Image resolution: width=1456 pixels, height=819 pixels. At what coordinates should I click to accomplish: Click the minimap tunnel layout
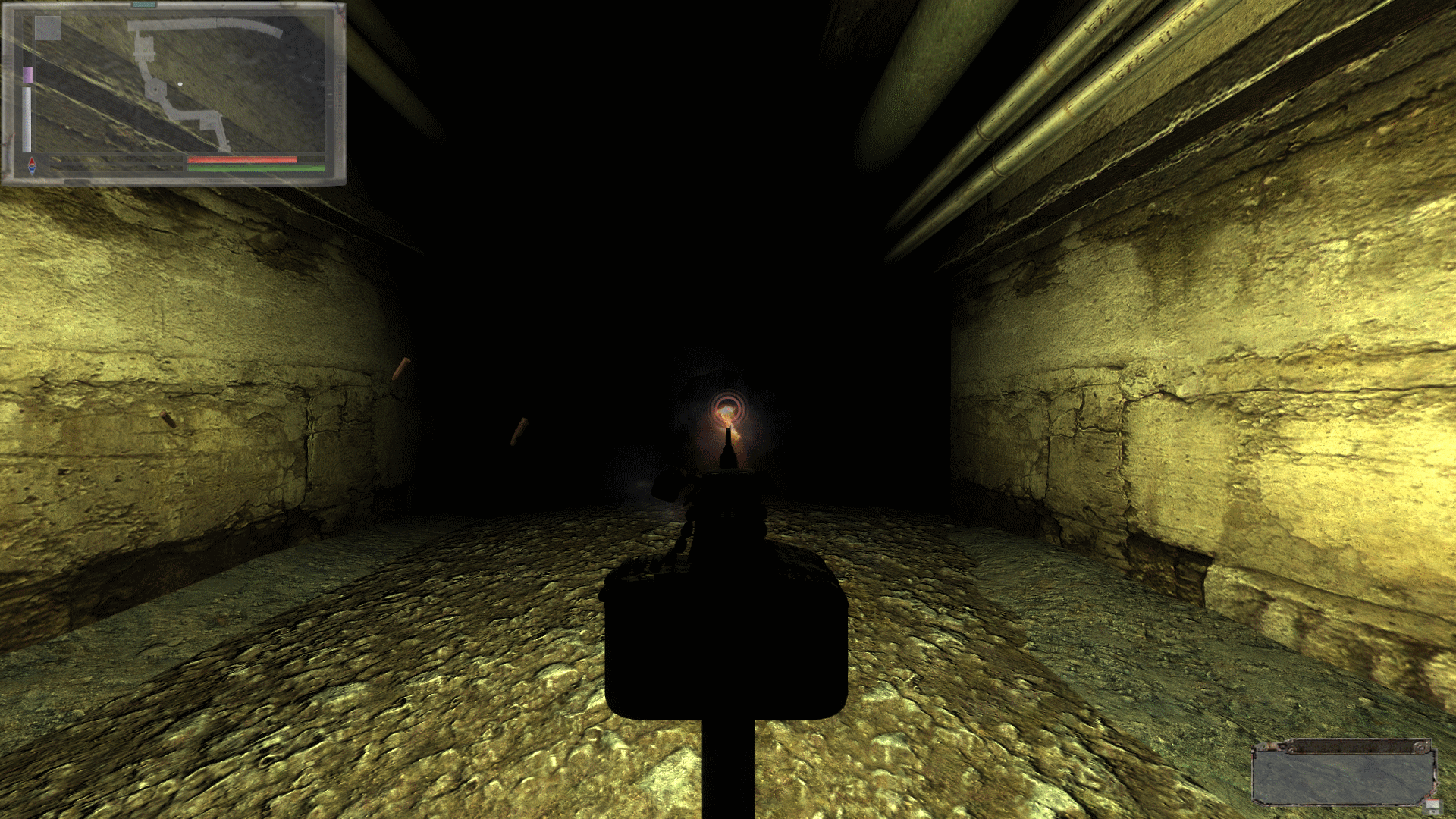pos(180,83)
